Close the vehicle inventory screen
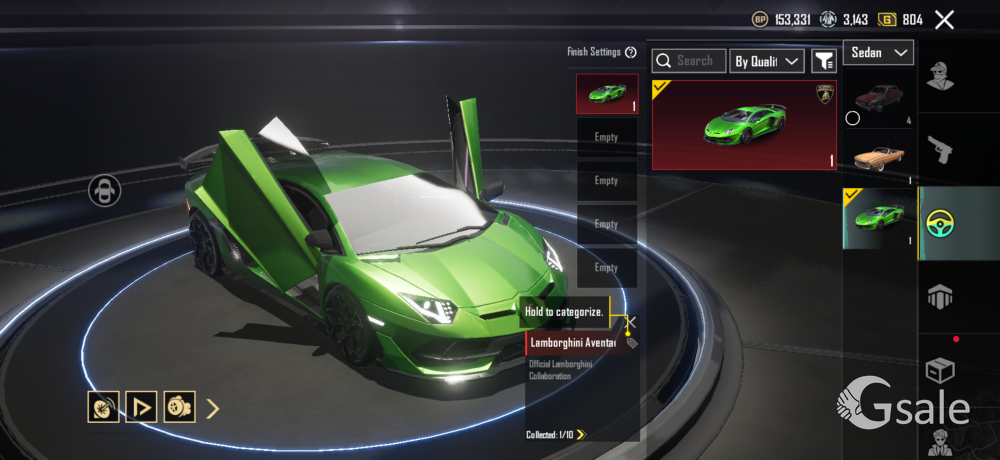Viewport: 1000px width, 460px height. click(x=944, y=19)
